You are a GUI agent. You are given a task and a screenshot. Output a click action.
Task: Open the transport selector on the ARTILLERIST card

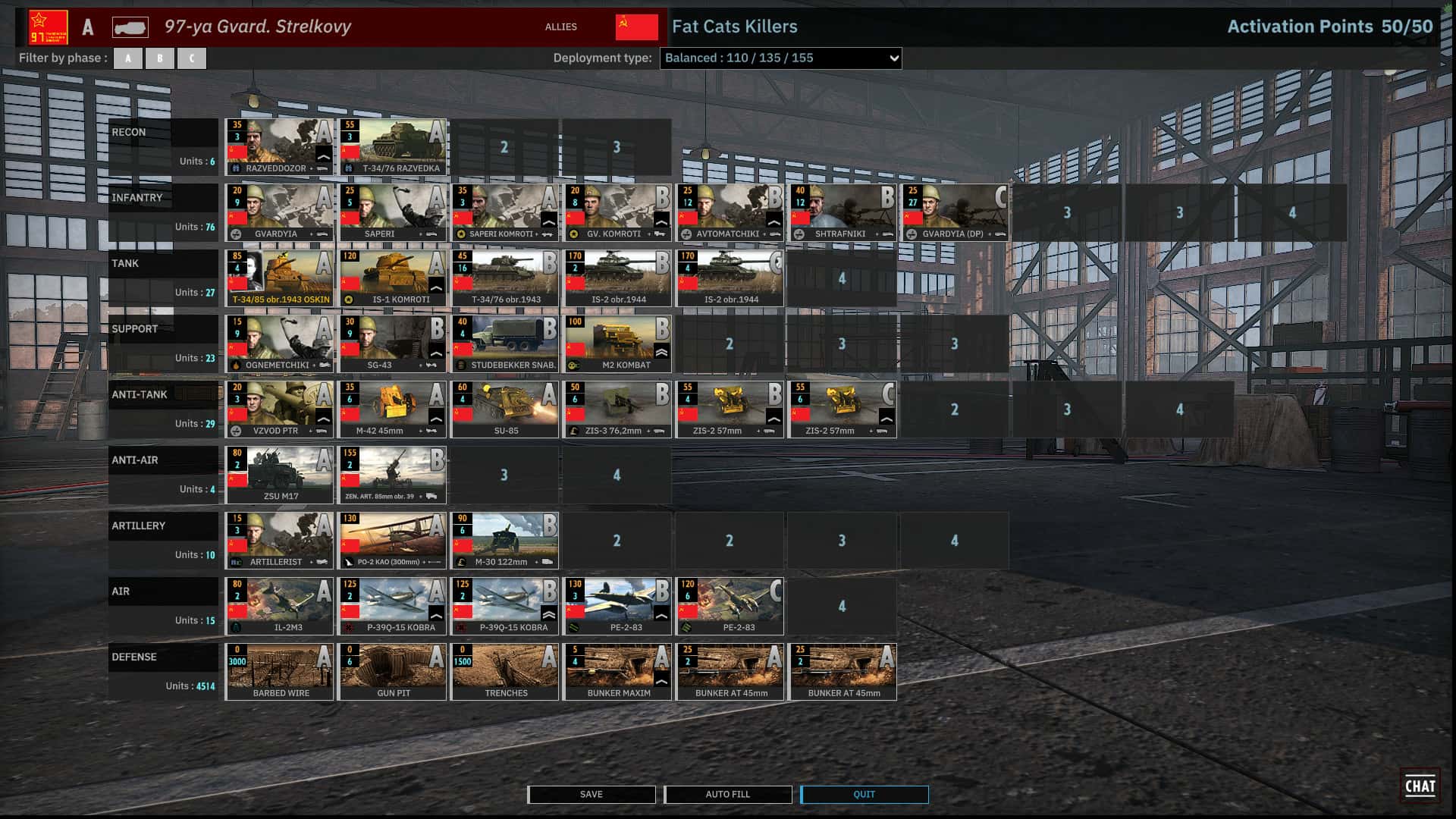pyautogui.click(x=322, y=563)
